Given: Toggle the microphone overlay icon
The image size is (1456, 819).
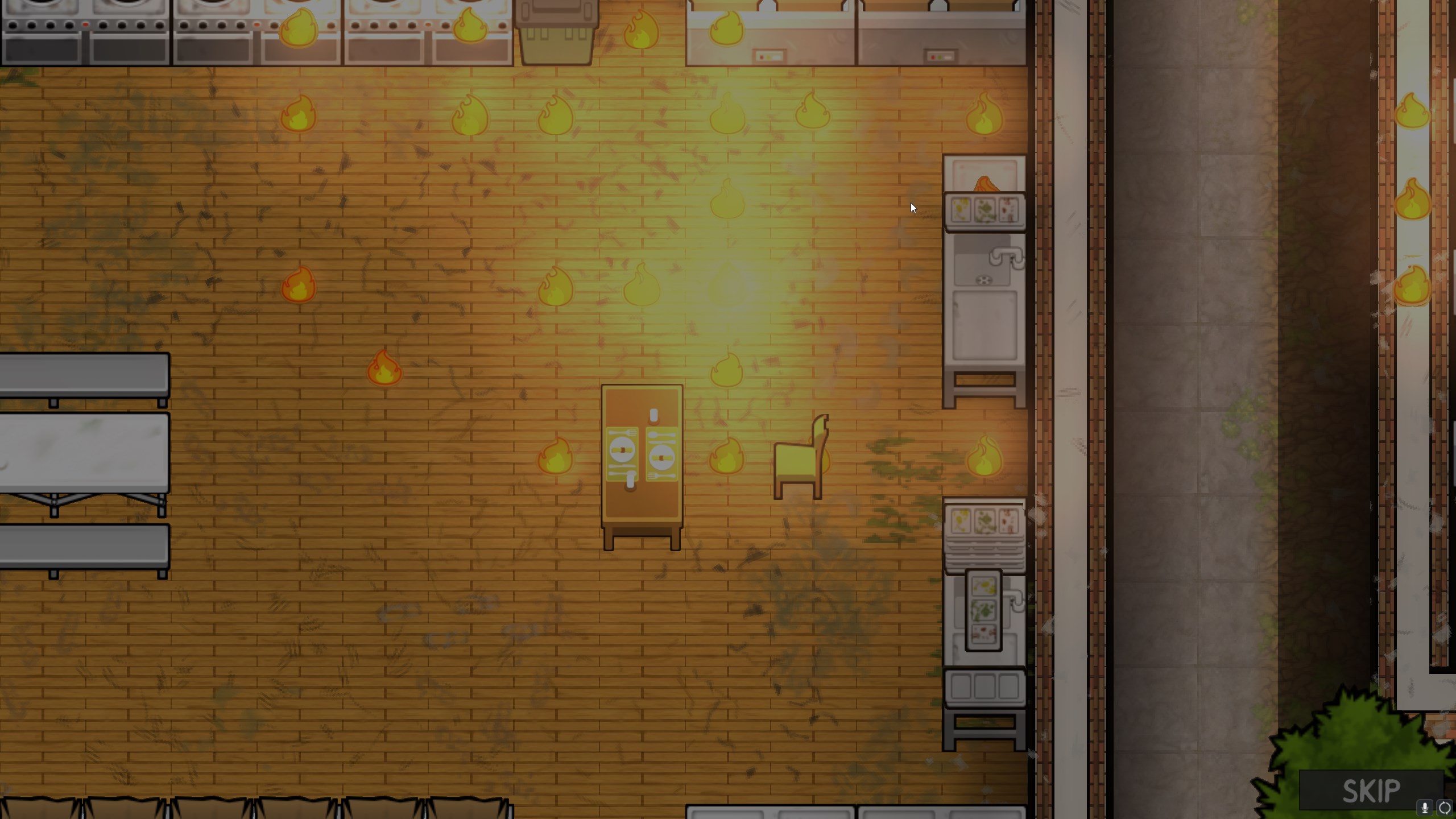Looking at the screenshot, I should point(1425,808).
